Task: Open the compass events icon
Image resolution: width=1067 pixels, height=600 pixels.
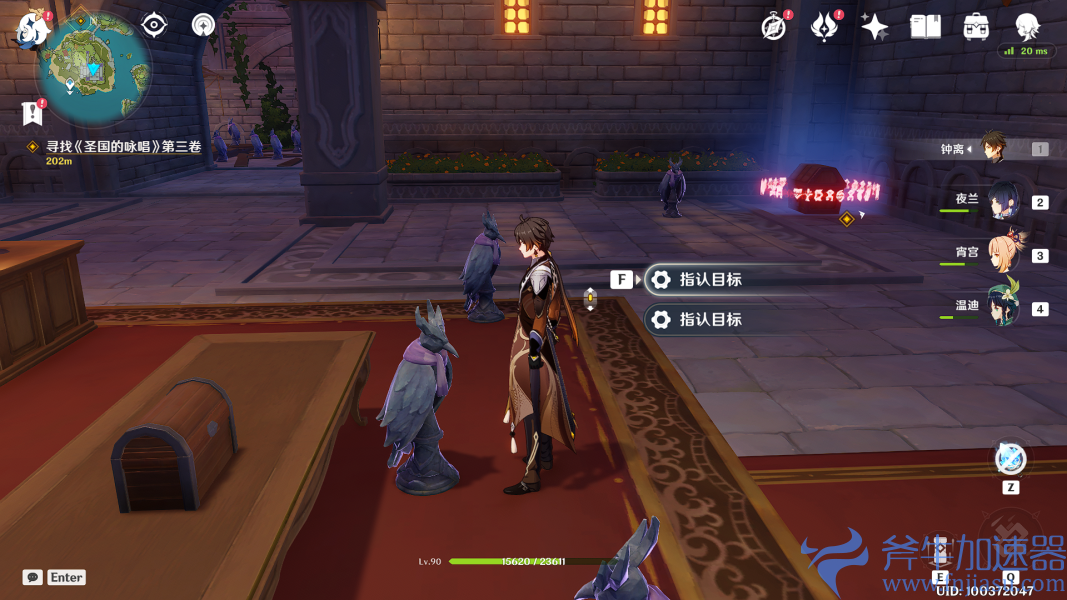Action: point(773,27)
